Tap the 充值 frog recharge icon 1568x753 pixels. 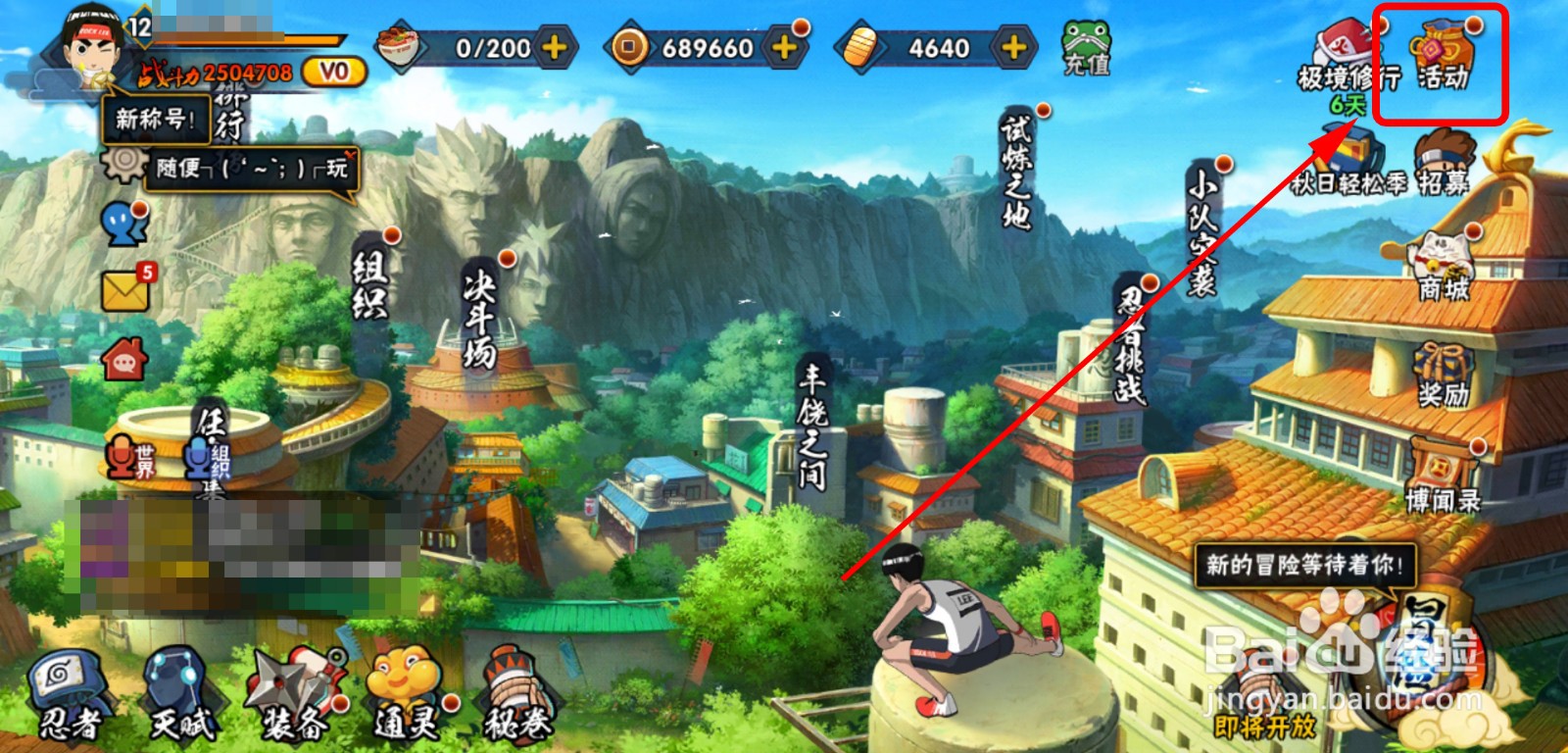coord(1086,47)
